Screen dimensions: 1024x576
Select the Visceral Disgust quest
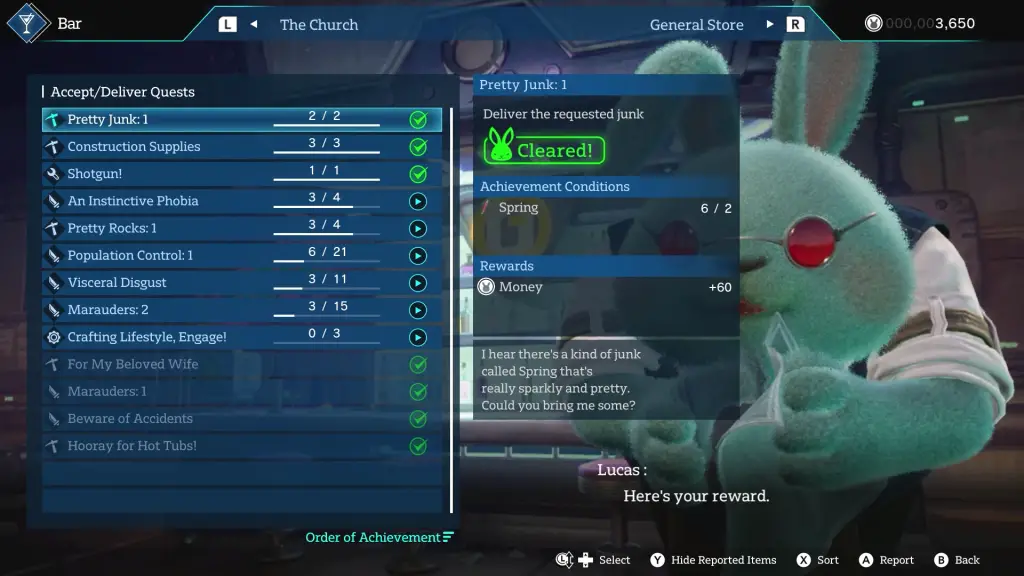click(x=241, y=282)
